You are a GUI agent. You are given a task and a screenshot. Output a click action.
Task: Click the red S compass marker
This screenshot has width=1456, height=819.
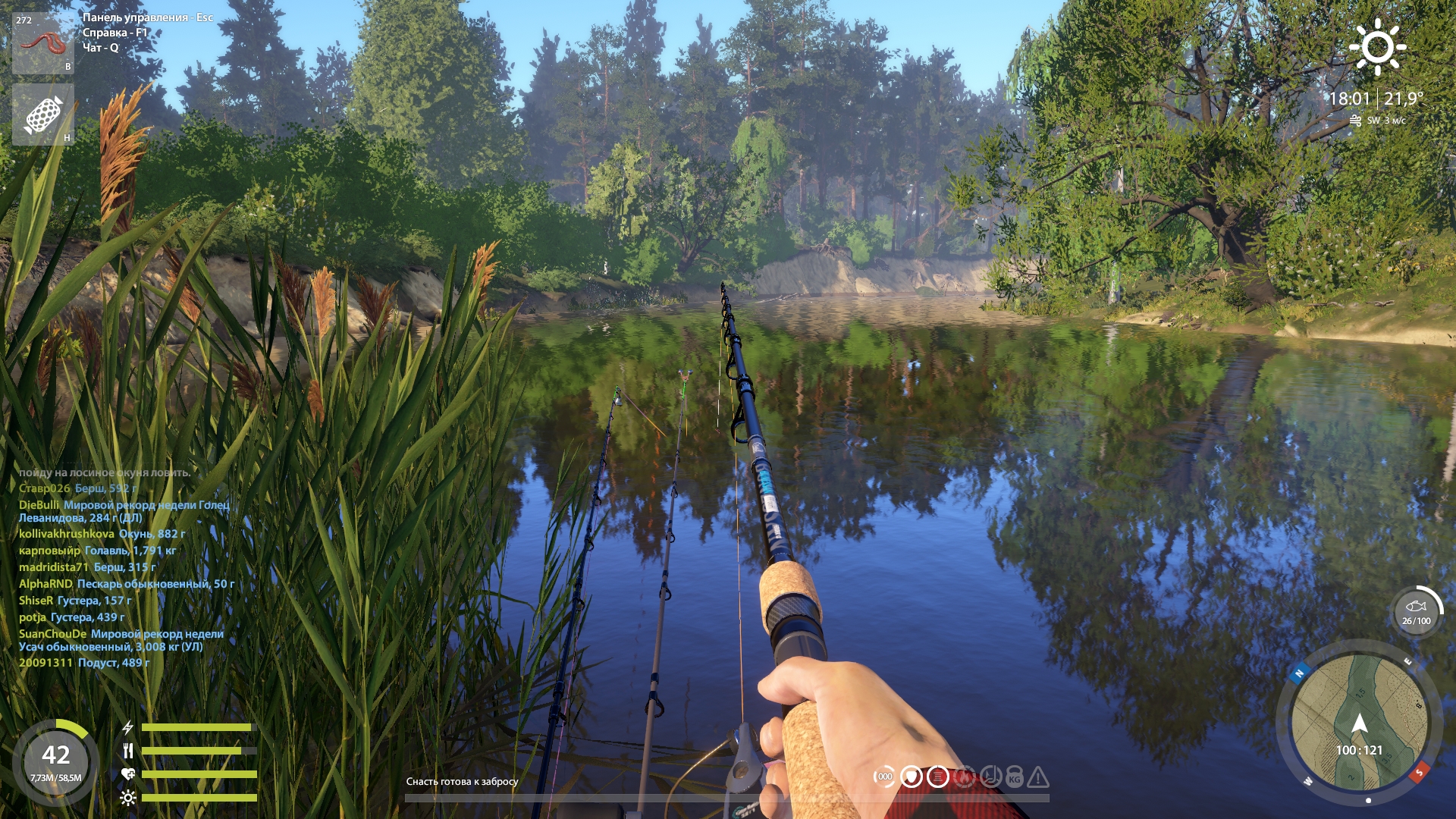1419,772
